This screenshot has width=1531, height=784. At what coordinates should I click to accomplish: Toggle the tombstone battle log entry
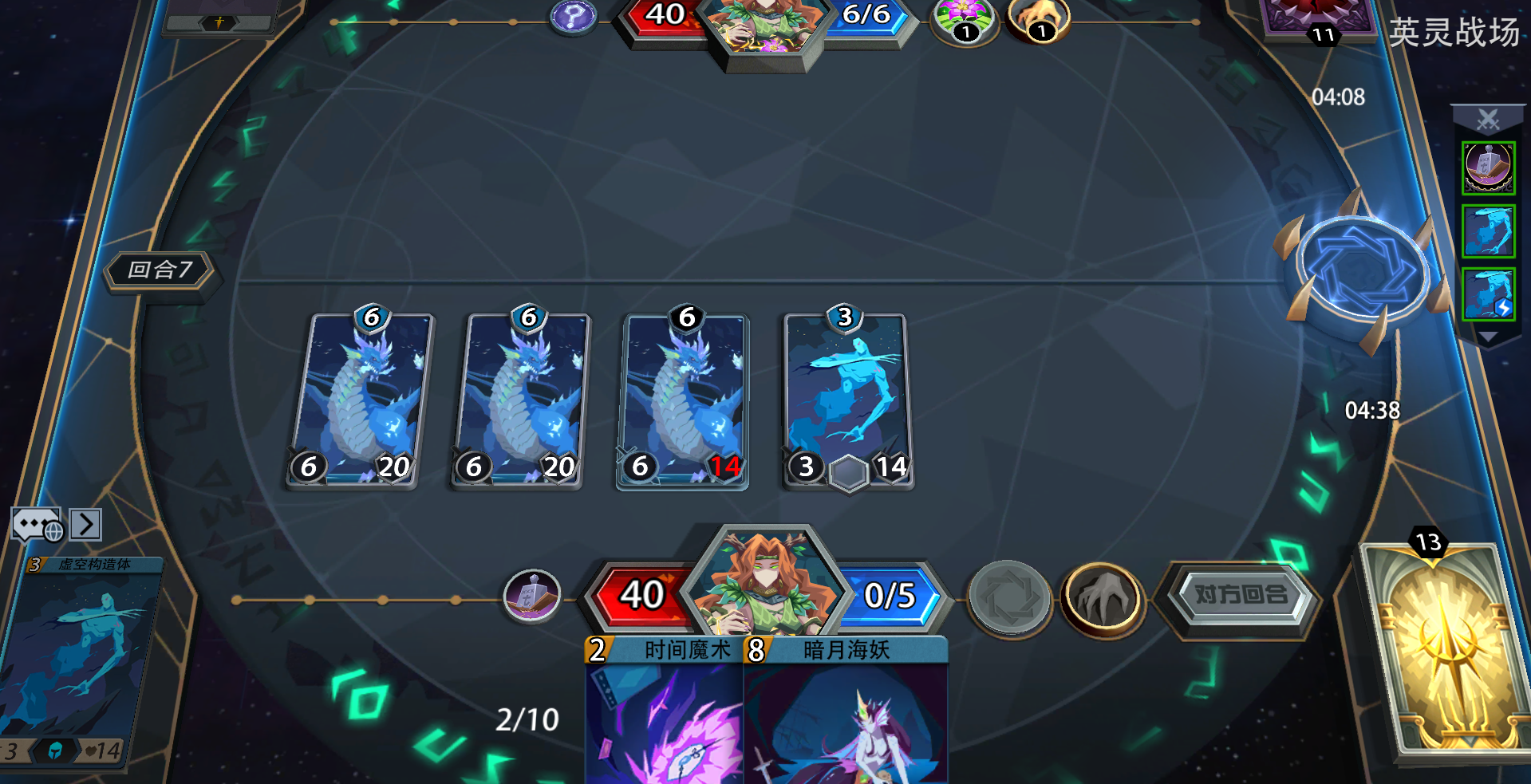tap(1487, 167)
